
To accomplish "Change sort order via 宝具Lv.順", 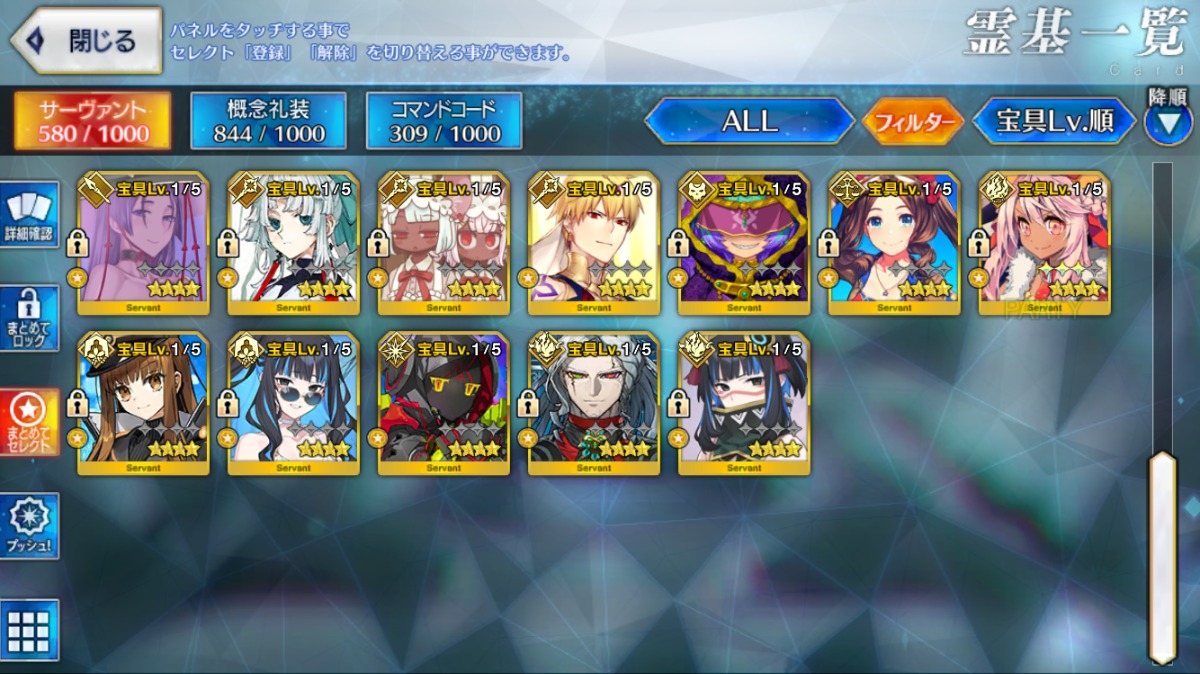I will click(x=1054, y=122).
